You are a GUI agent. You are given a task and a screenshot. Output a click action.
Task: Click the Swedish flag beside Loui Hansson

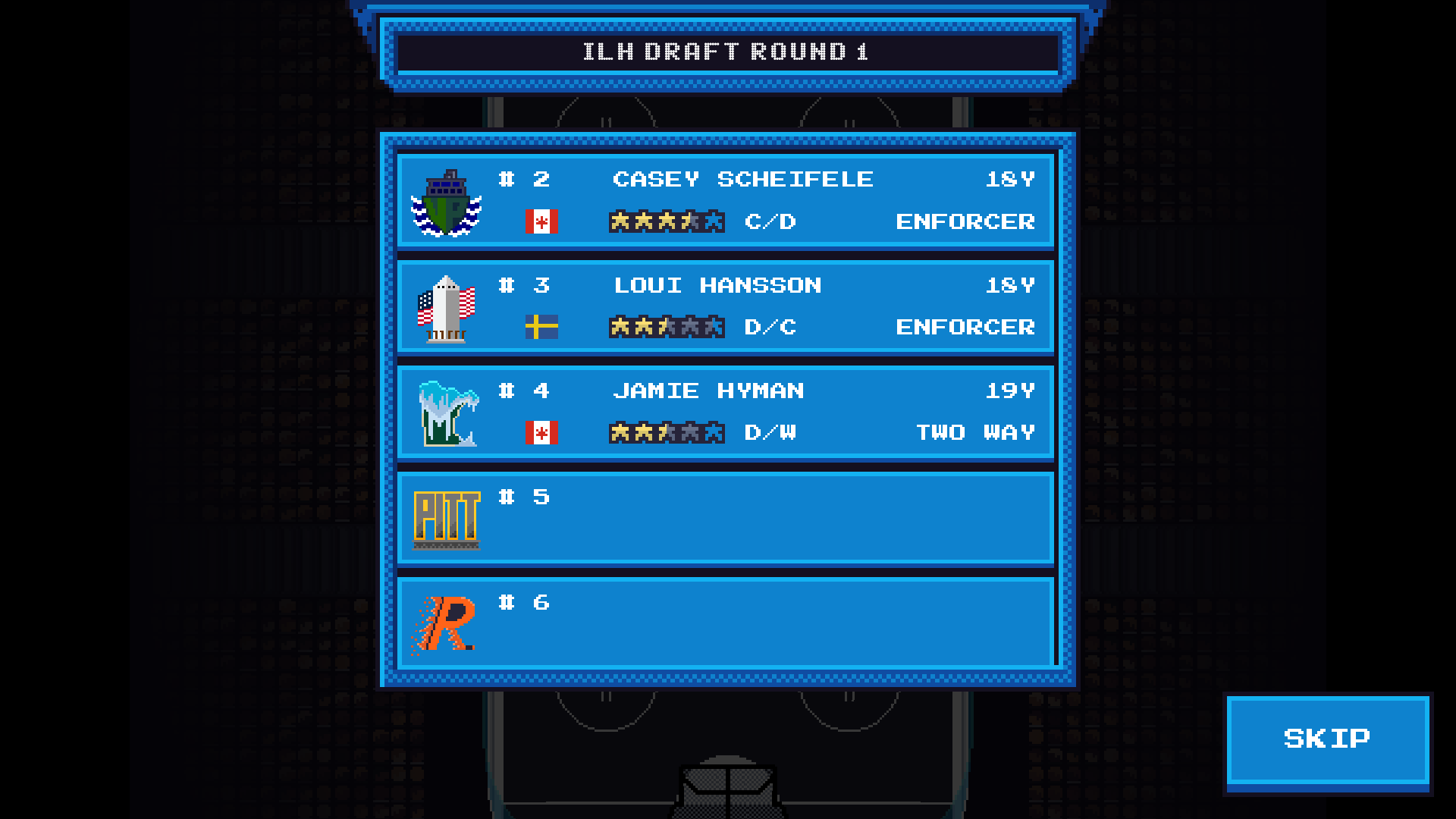(539, 328)
